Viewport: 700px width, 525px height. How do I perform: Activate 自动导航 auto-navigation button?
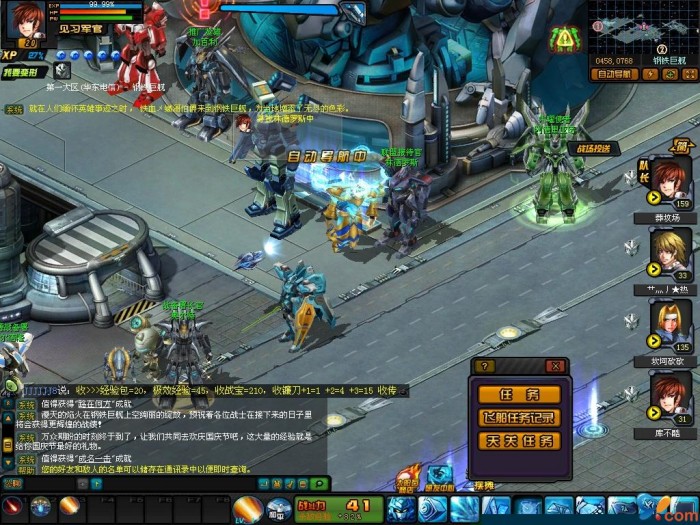click(x=614, y=74)
